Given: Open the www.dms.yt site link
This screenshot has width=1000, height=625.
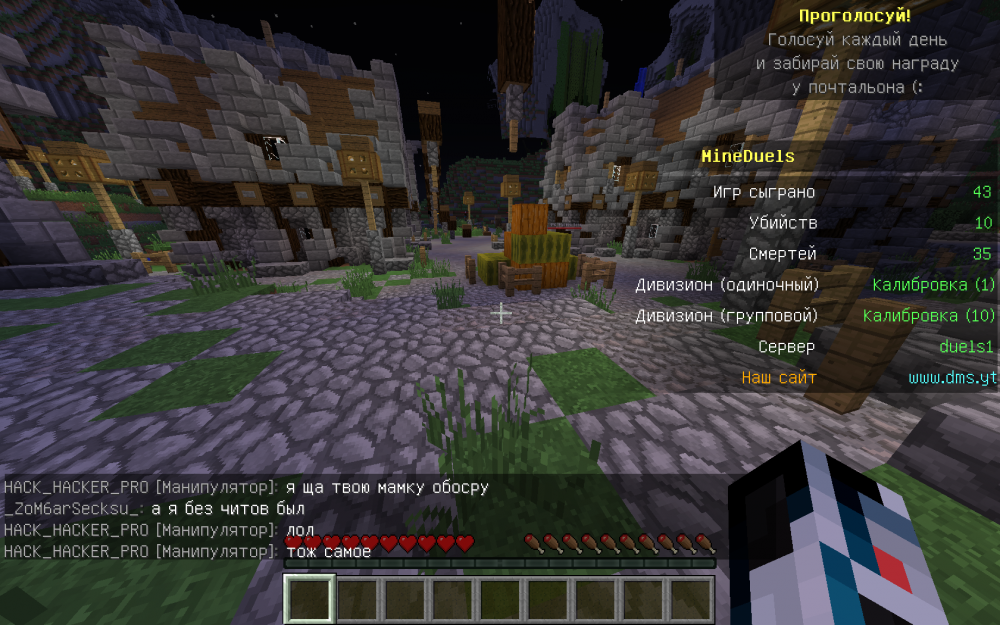Looking at the screenshot, I should pyautogui.click(x=953, y=378).
